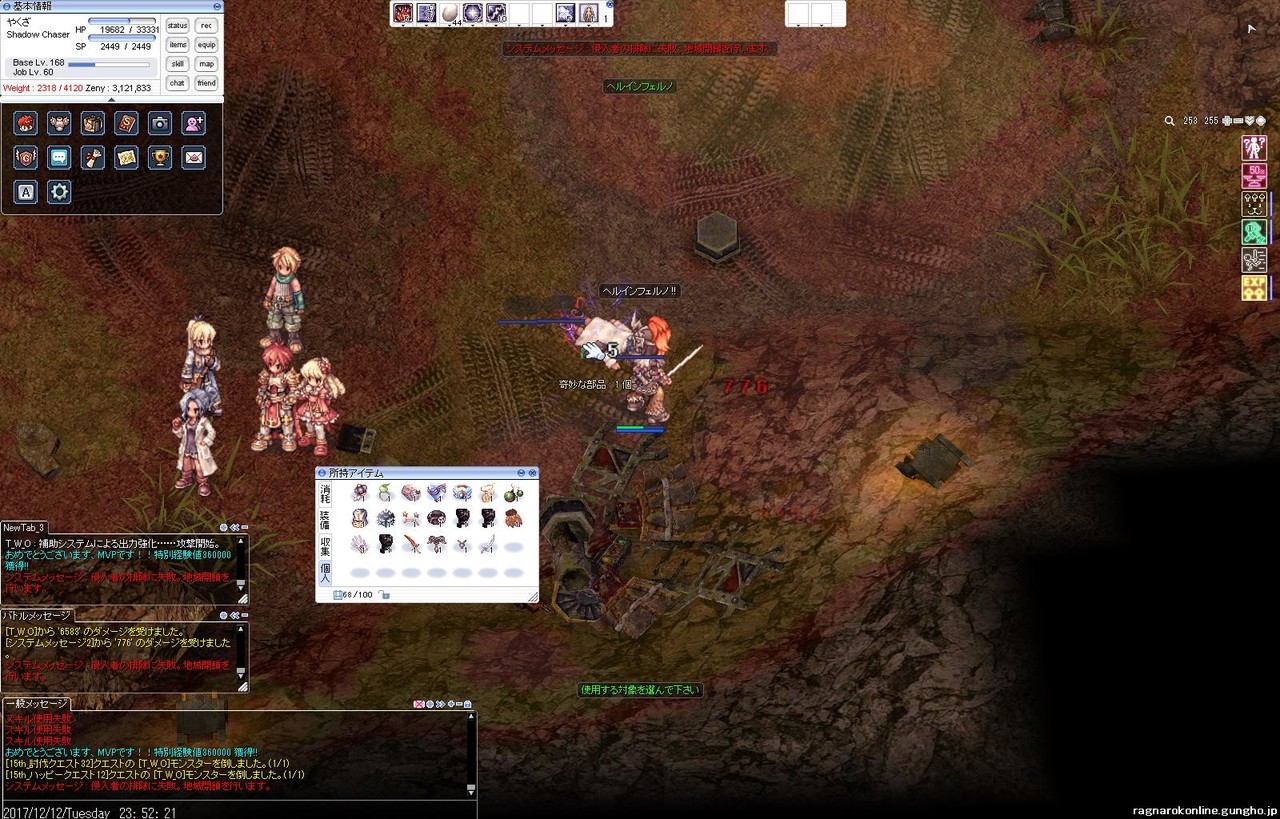Open the trophy achievements icon
This screenshot has width=1280, height=819.
coord(160,158)
